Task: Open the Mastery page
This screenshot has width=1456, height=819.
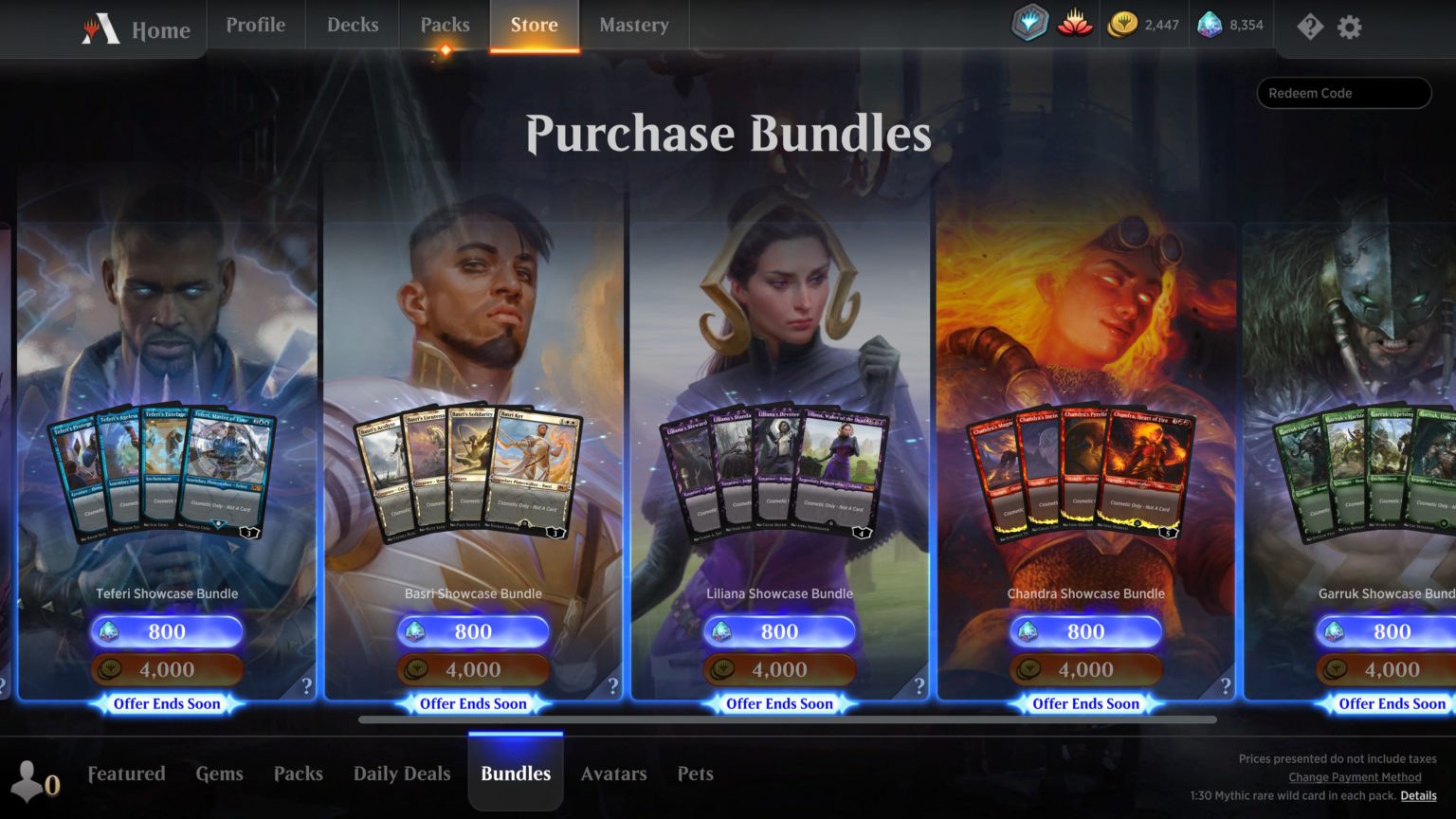Action: (633, 26)
